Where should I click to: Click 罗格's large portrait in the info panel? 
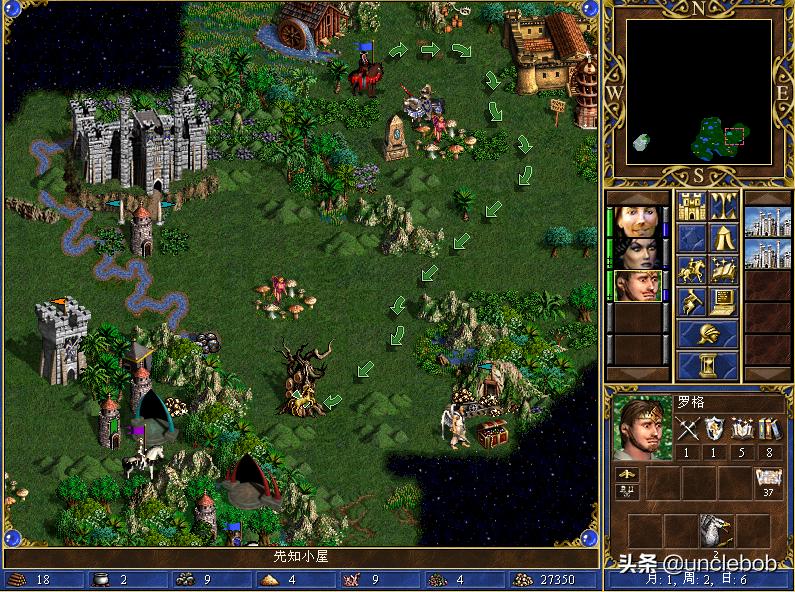(640, 427)
